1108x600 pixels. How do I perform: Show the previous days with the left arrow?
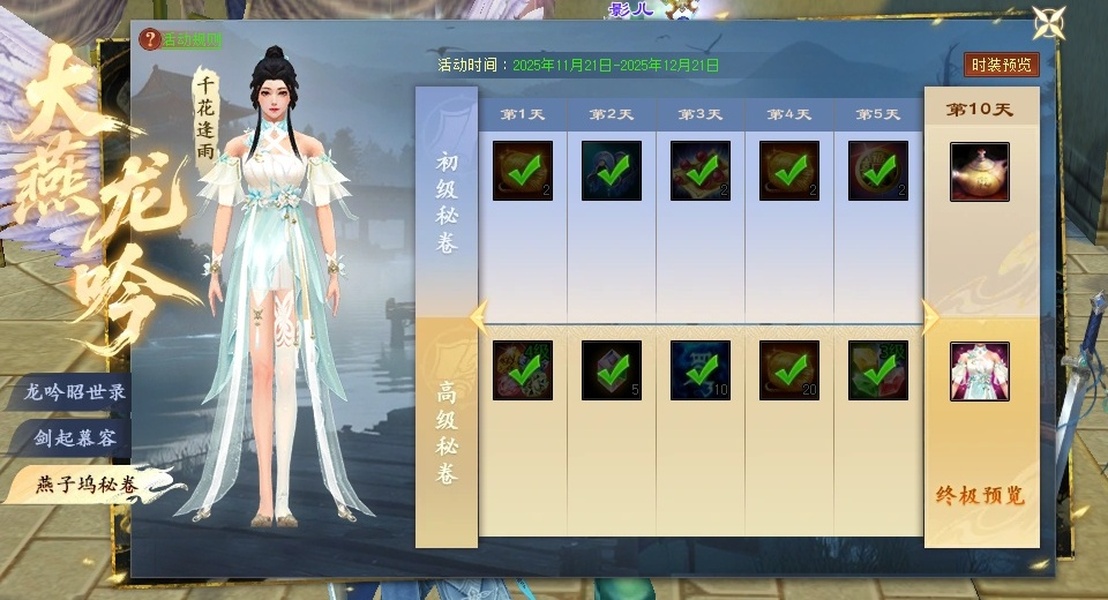click(479, 317)
